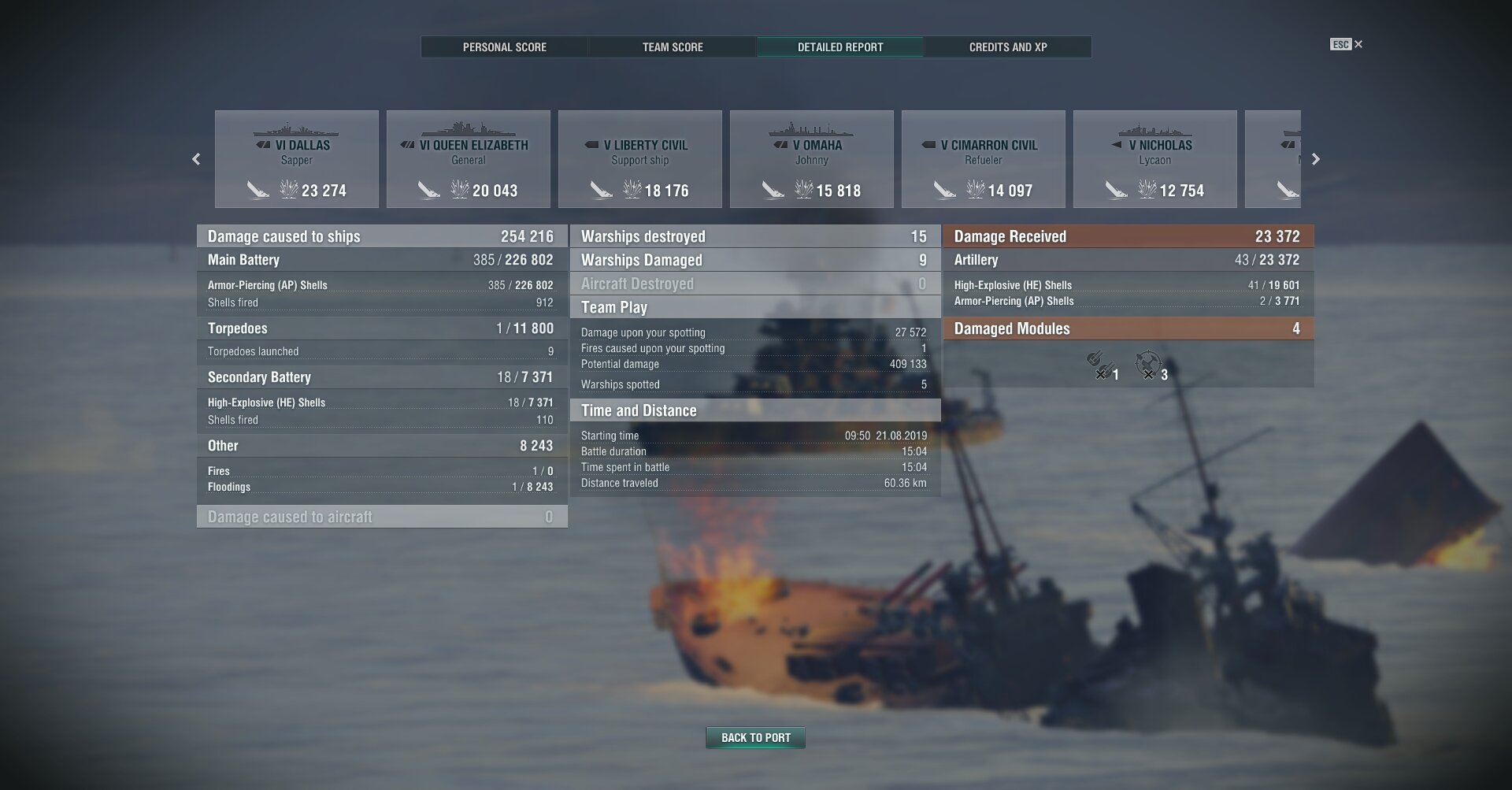Open the V Cimarron Civil Refueler card
Screen dimensions: 1512x790
(x=984, y=159)
